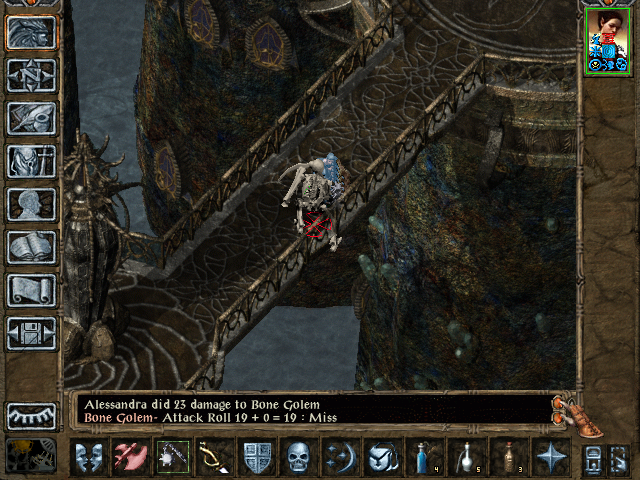Rest the party using the closed-eye button
Viewport: 640px width, 480px height.
32,415
